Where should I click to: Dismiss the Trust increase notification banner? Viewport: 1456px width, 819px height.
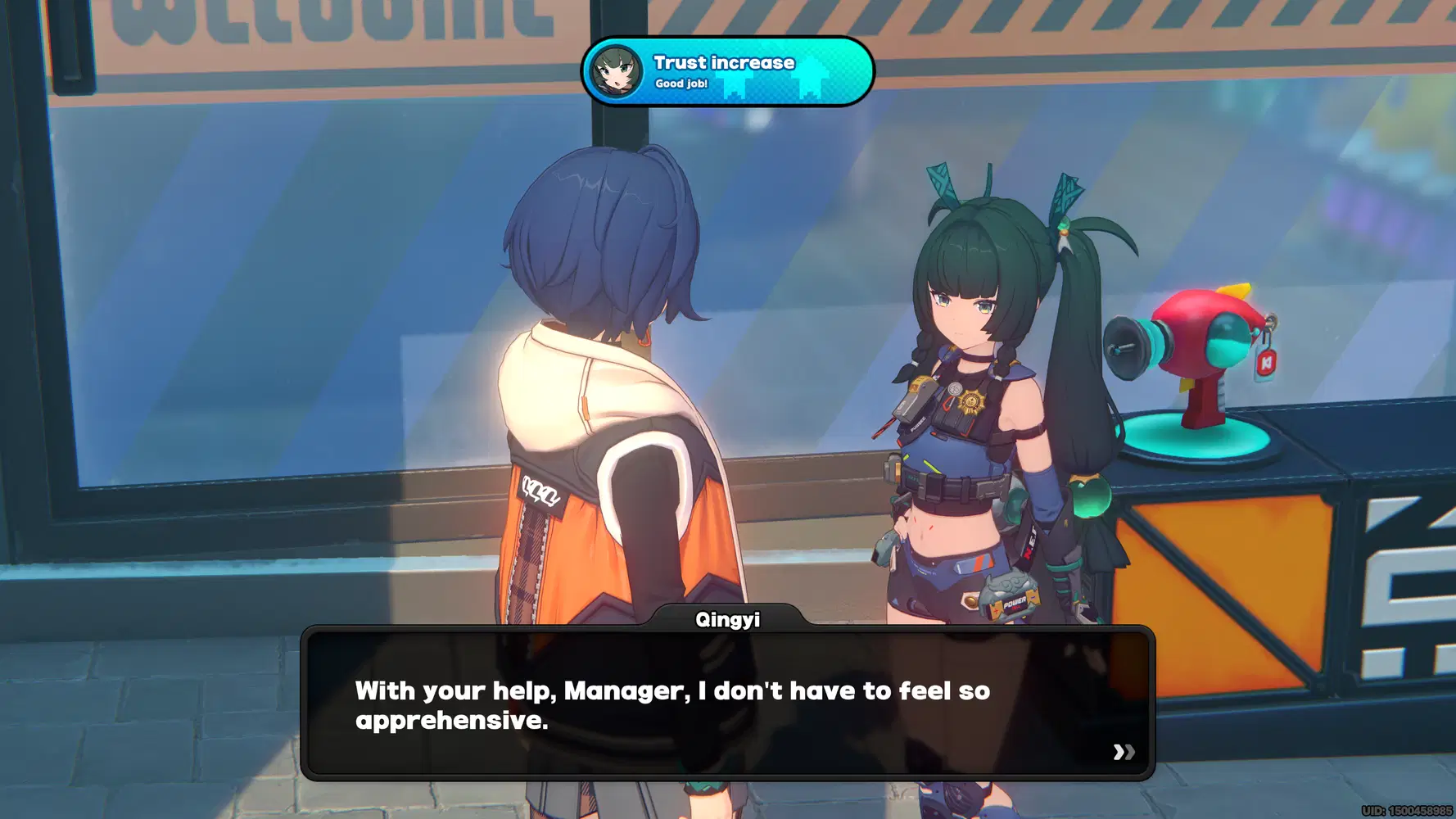coord(727,72)
